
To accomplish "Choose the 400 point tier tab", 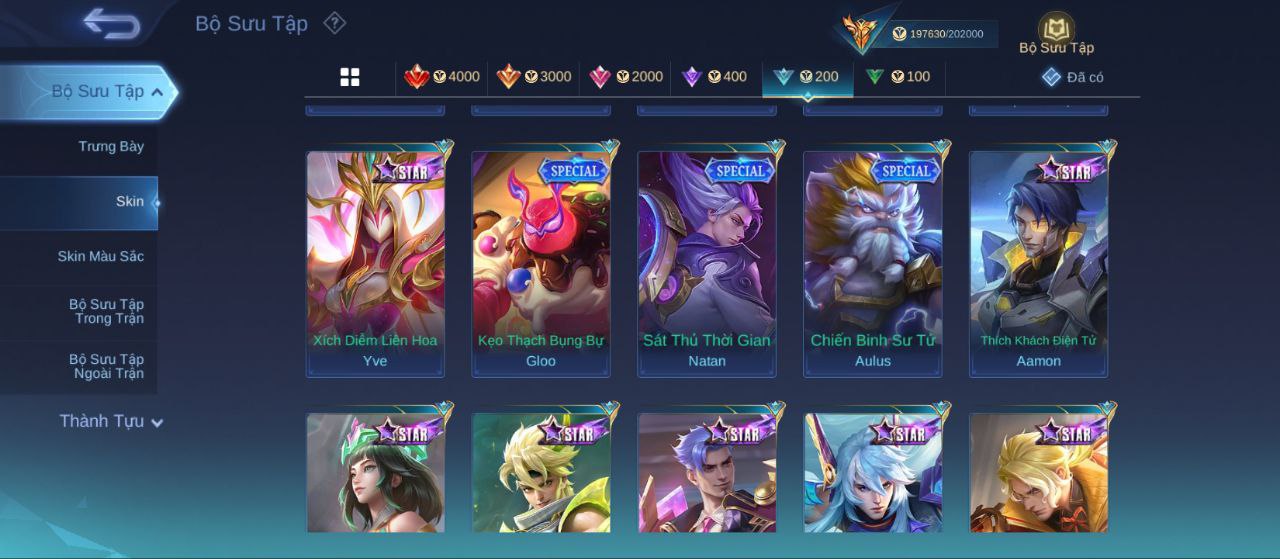I will pyautogui.click(x=714, y=77).
